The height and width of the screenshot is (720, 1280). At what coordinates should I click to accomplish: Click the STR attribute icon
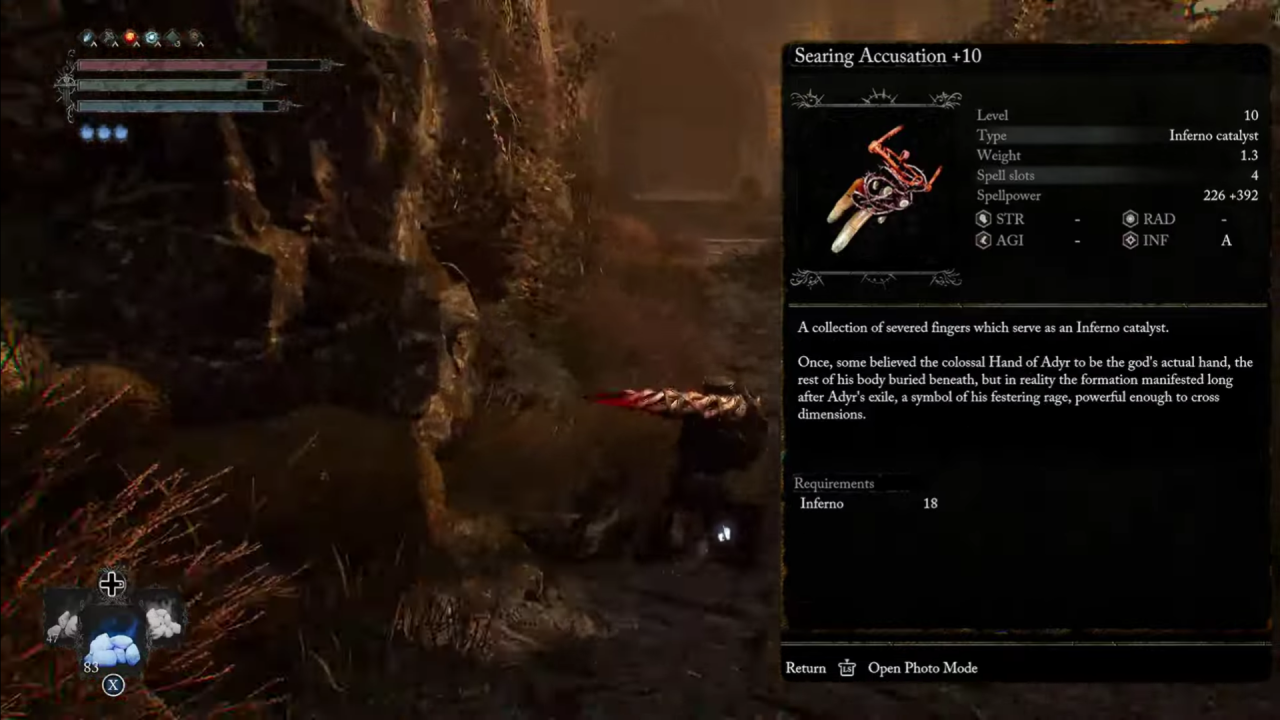[983, 219]
